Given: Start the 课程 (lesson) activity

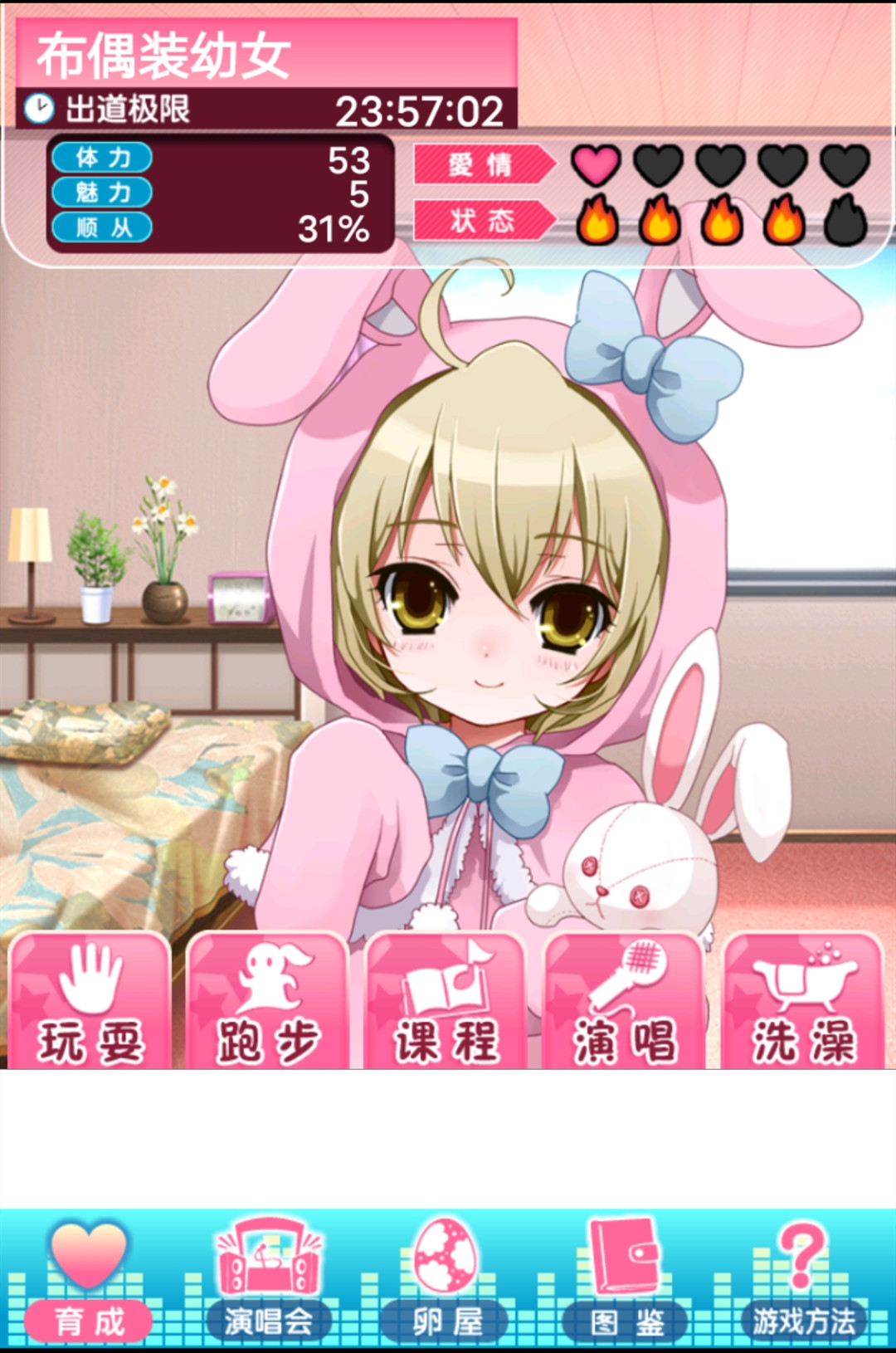Looking at the screenshot, I should tap(447, 1002).
